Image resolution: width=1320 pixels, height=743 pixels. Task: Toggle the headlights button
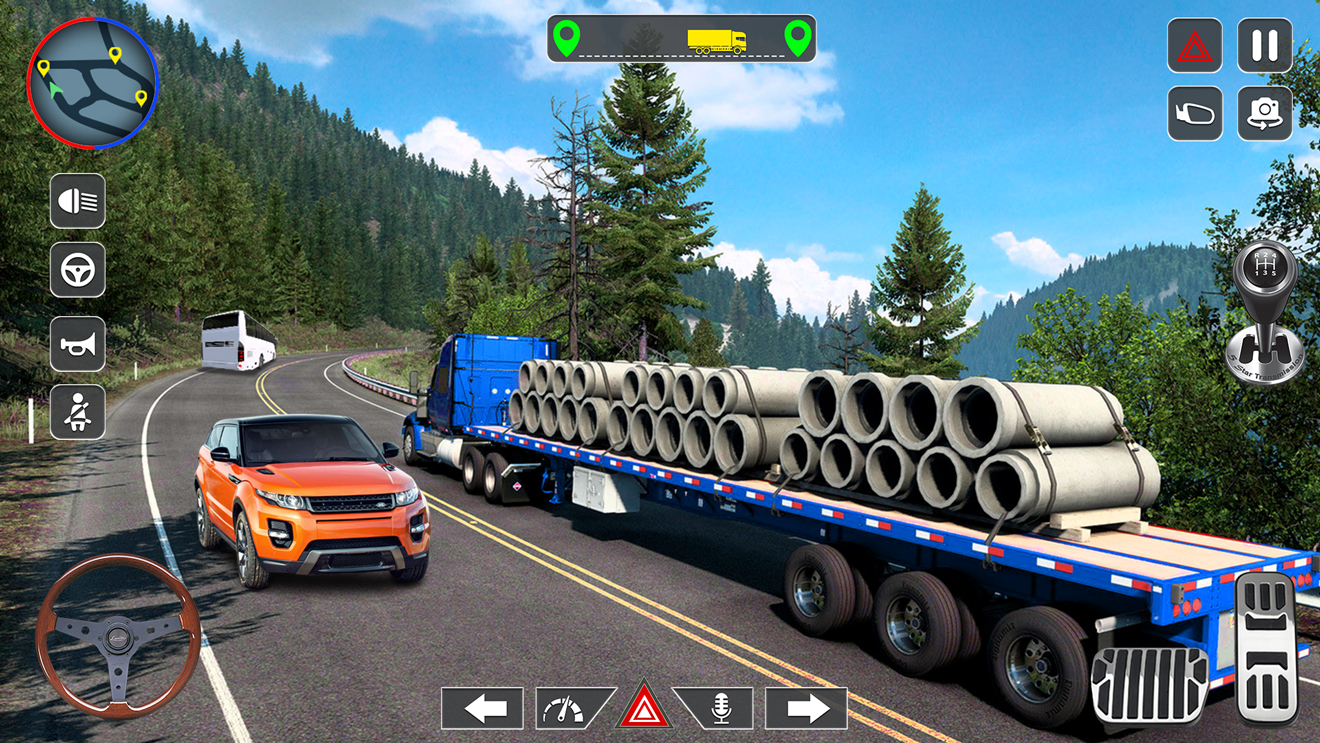click(x=78, y=201)
